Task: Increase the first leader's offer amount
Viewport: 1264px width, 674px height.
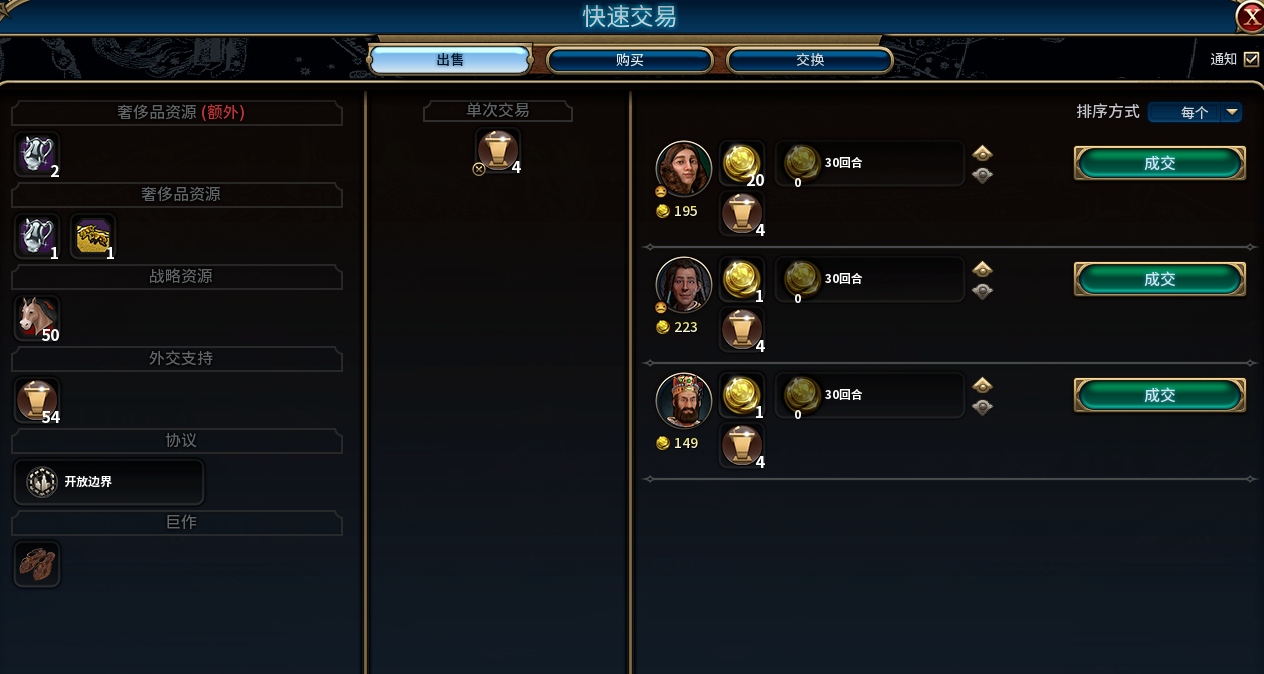Action: [982, 153]
